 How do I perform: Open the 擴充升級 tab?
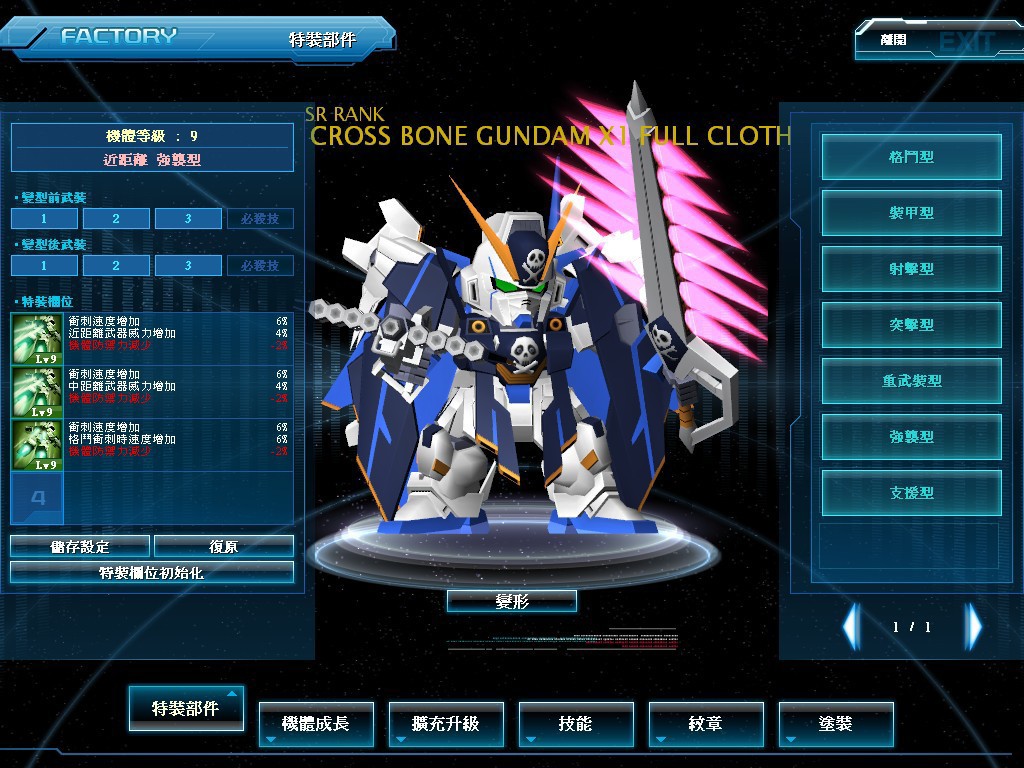(x=446, y=723)
